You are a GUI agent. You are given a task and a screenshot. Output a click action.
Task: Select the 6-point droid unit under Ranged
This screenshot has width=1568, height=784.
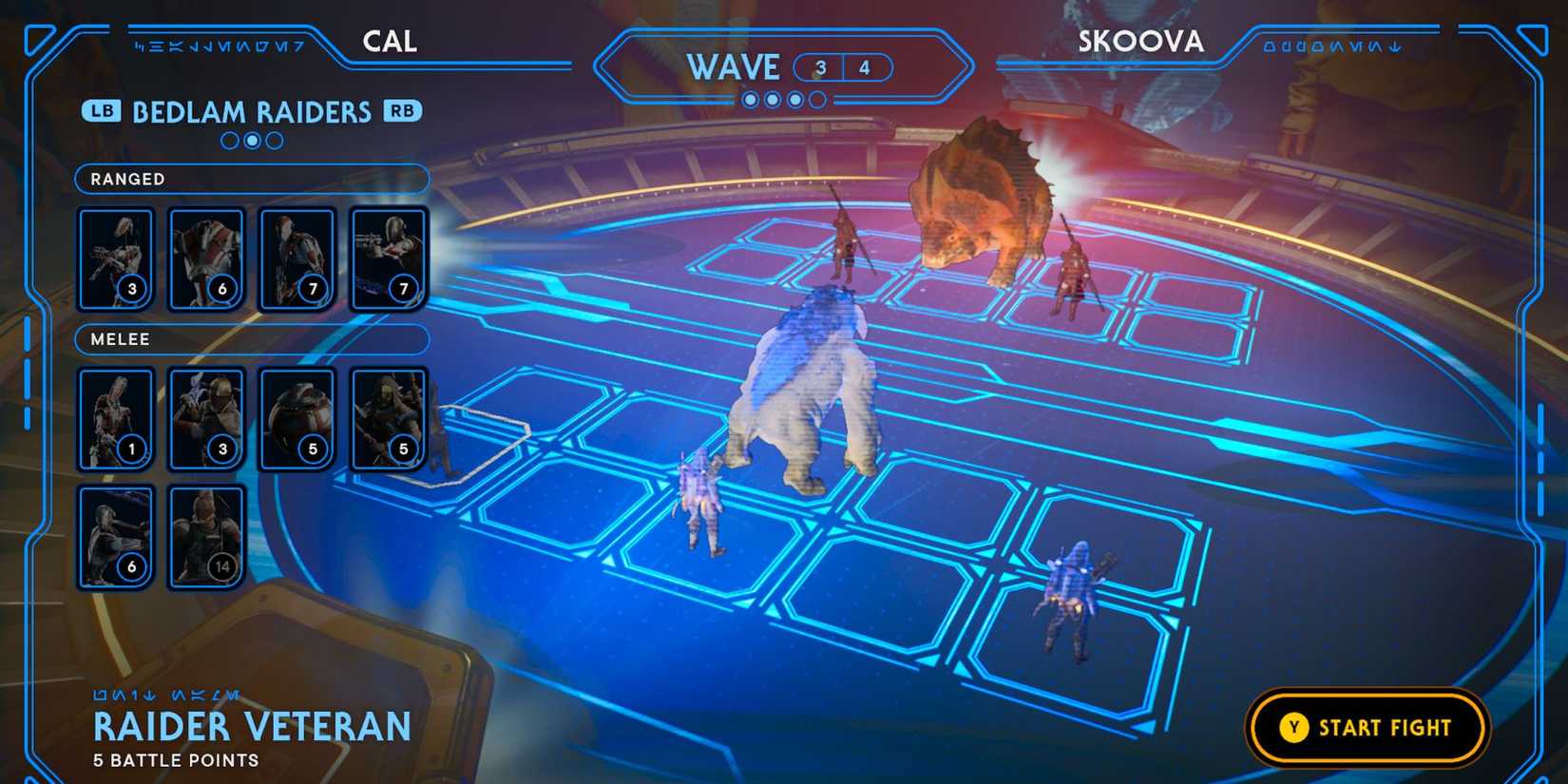click(207, 257)
